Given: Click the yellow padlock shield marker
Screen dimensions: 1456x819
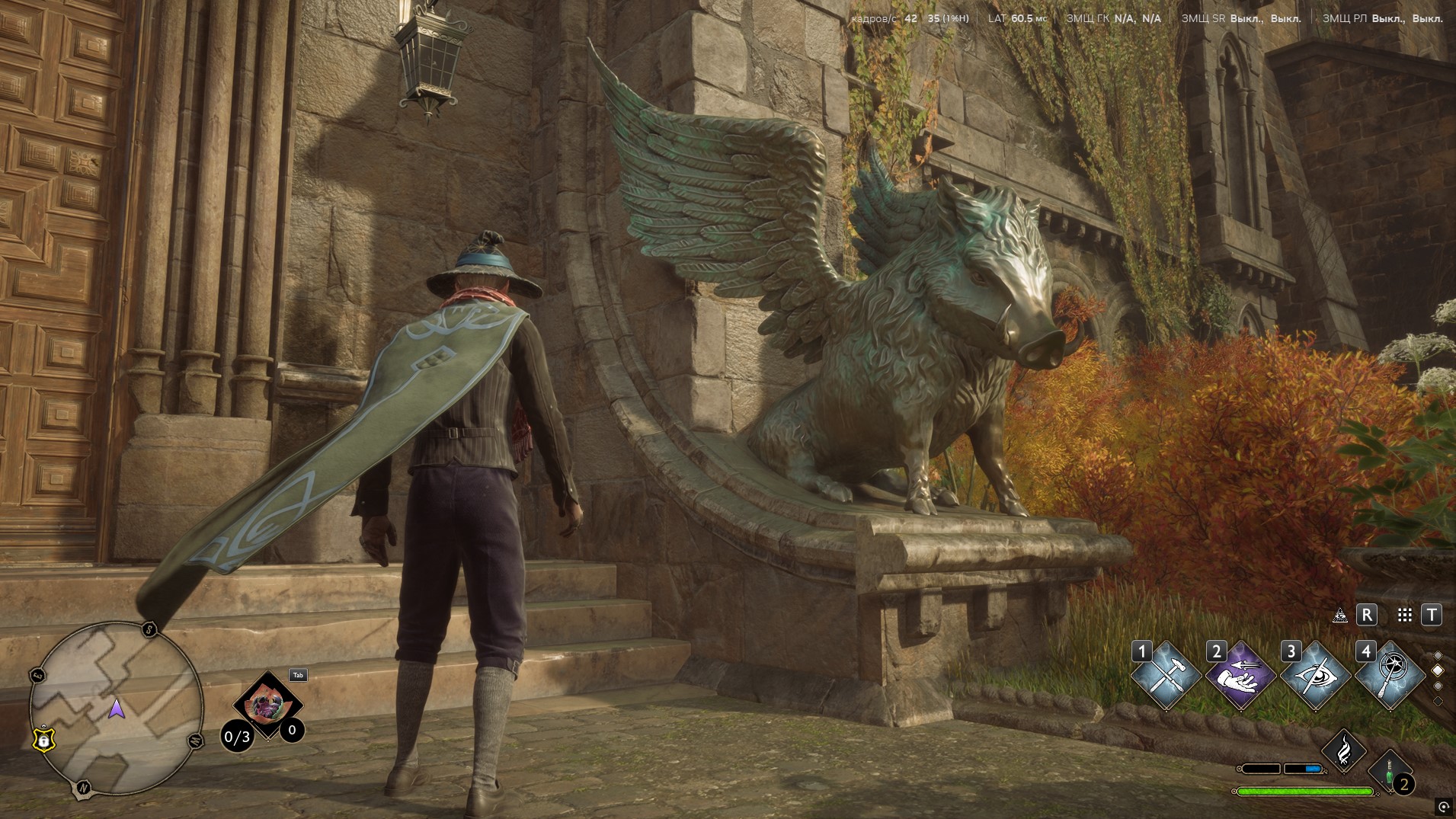Looking at the screenshot, I should tap(43, 738).
